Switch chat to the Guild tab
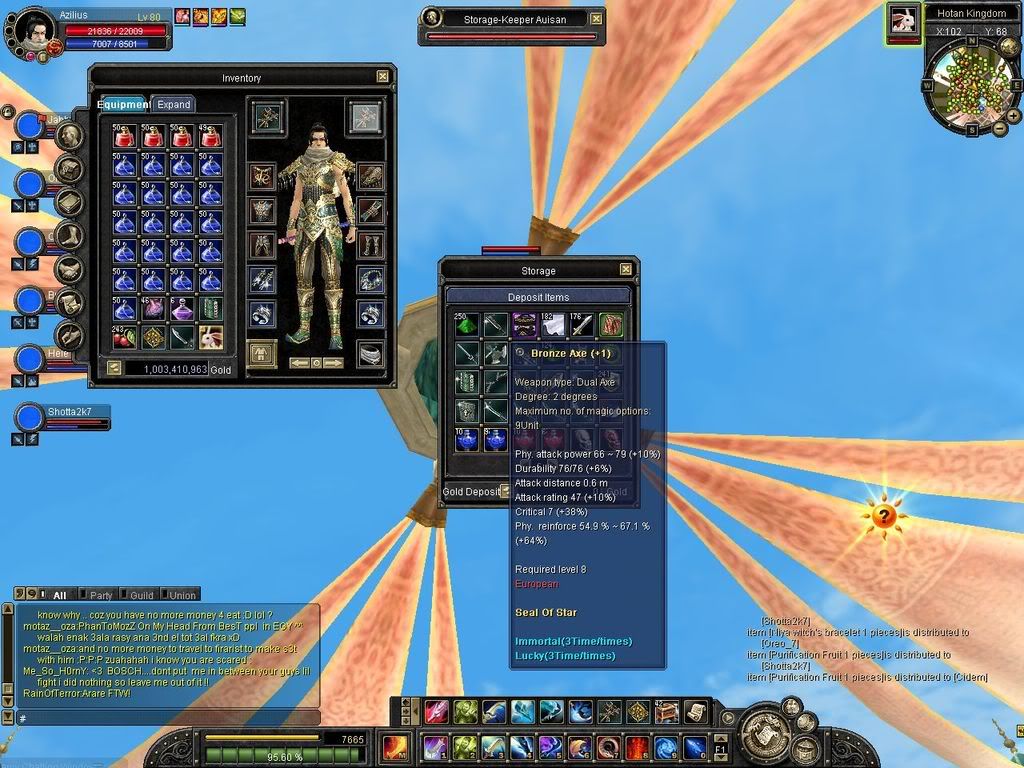The width and height of the screenshot is (1024, 768). (x=141, y=595)
